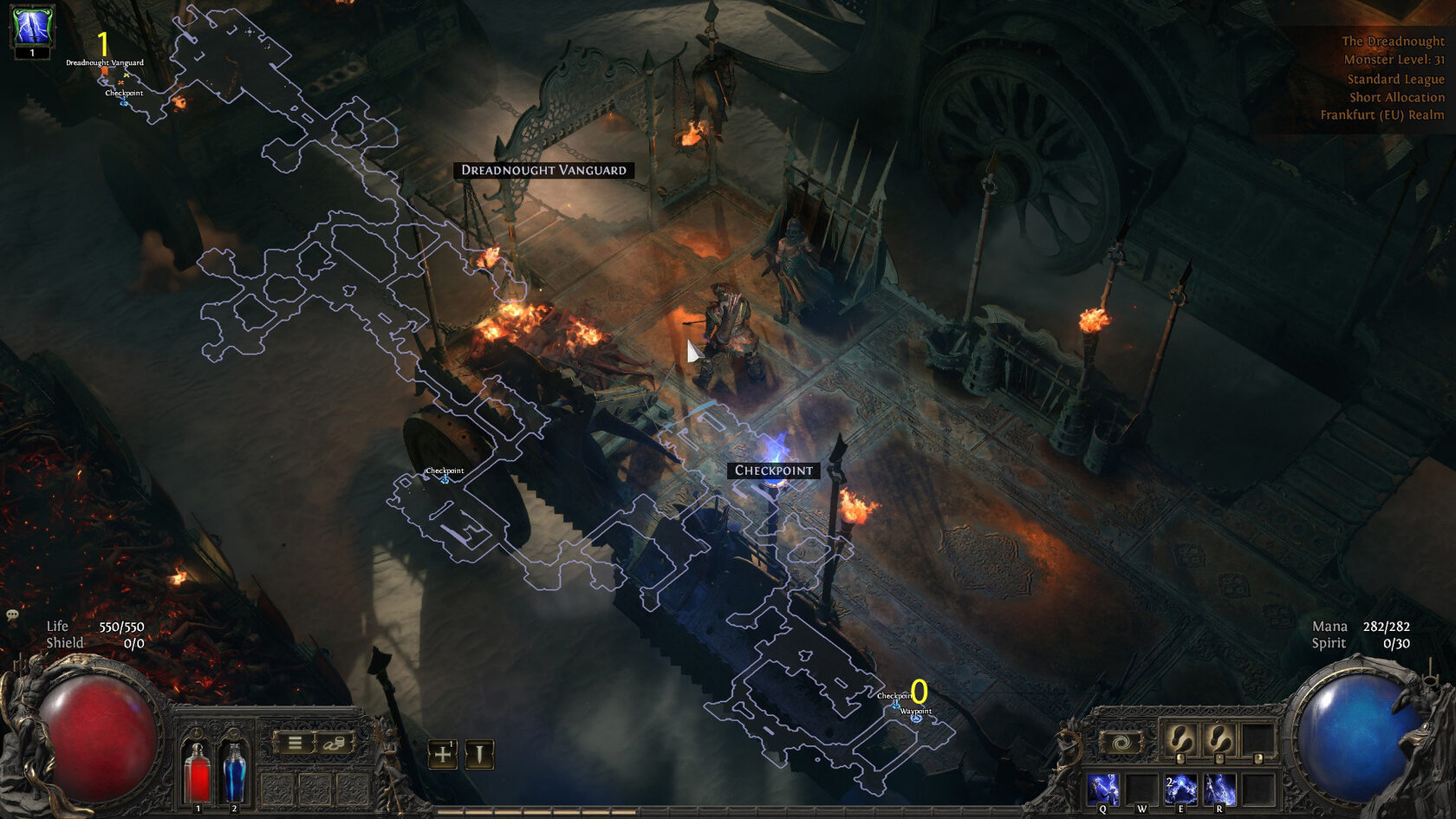Cast the lightning skill bound to Q

pyautogui.click(x=1103, y=790)
